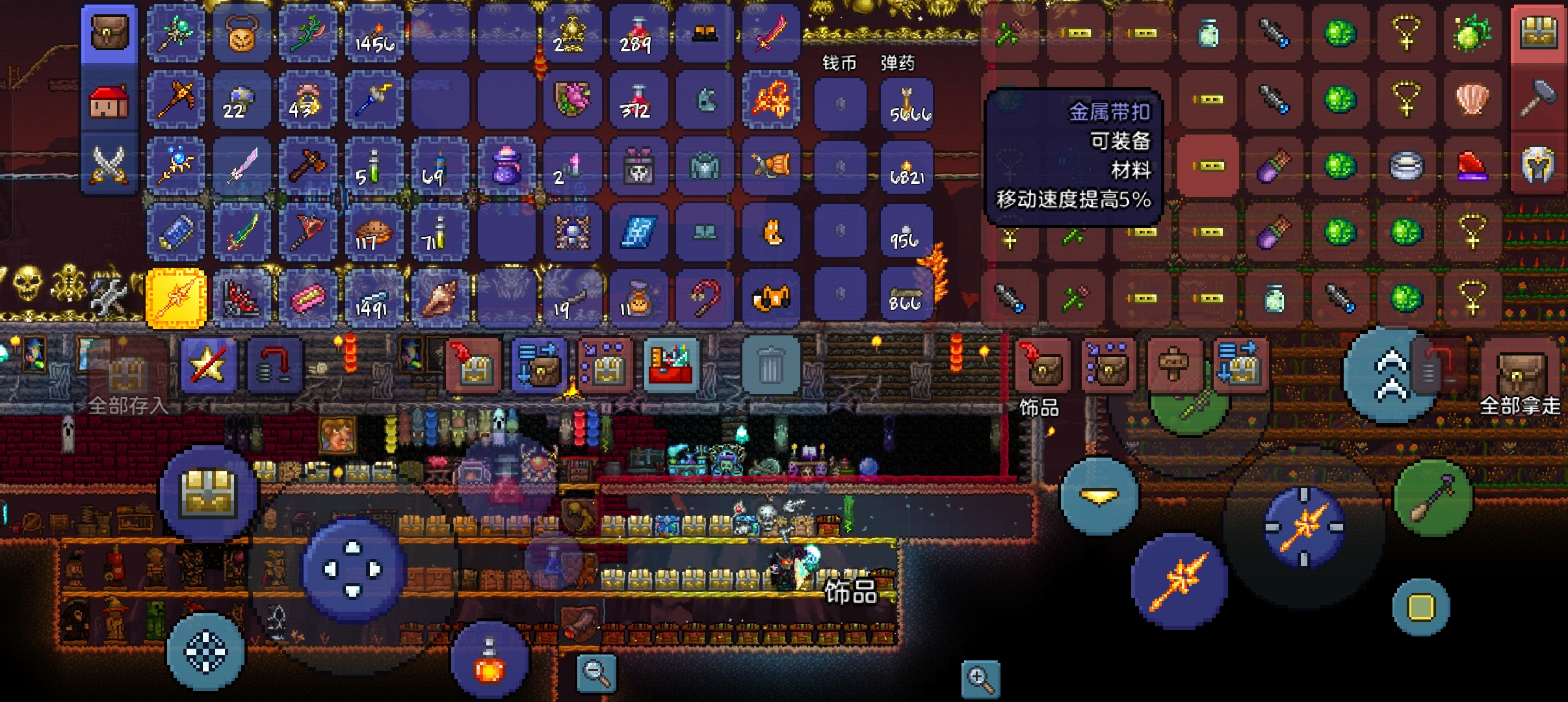
Task: Toggle the crossed-out star favorite button
Action: click(208, 365)
